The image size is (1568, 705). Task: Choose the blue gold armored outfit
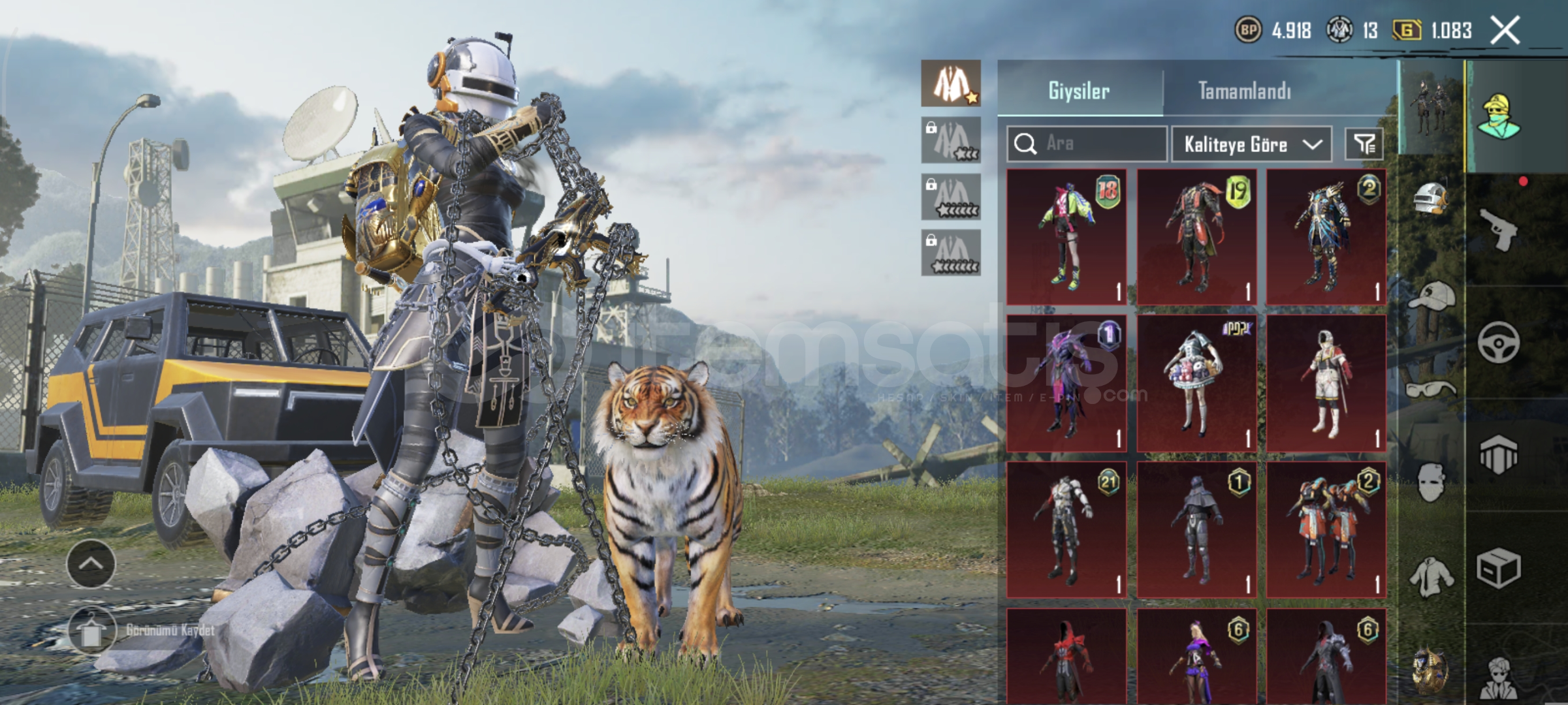point(1326,237)
